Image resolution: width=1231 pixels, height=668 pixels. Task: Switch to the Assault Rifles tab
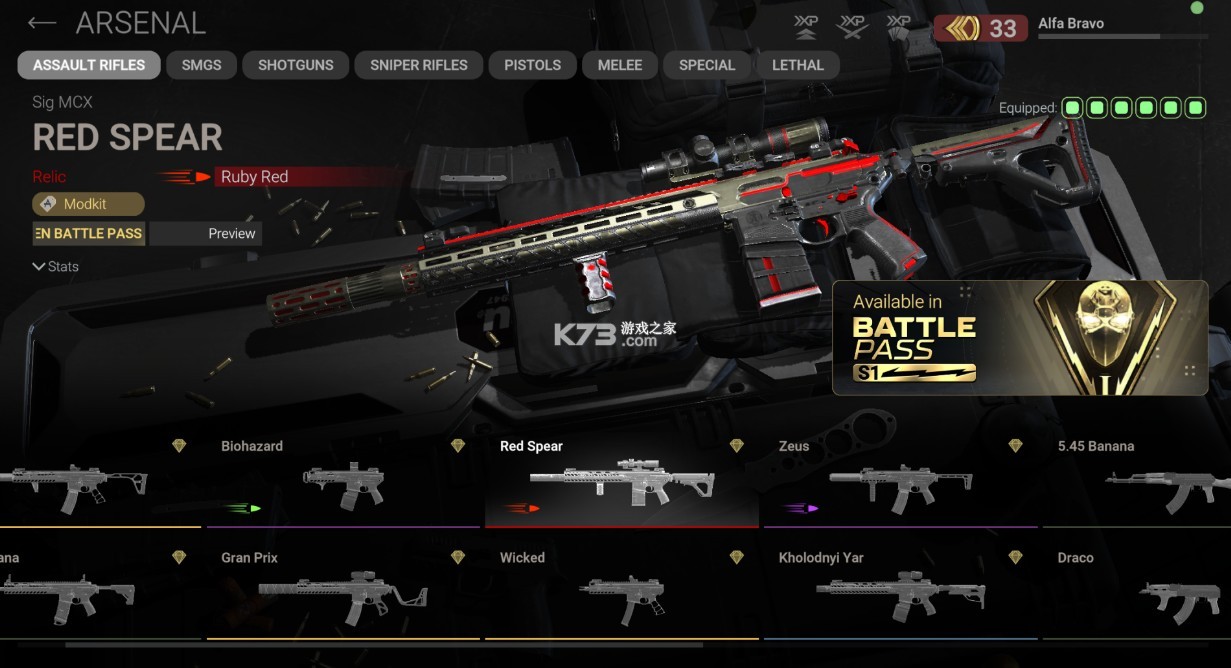(x=89, y=65)
